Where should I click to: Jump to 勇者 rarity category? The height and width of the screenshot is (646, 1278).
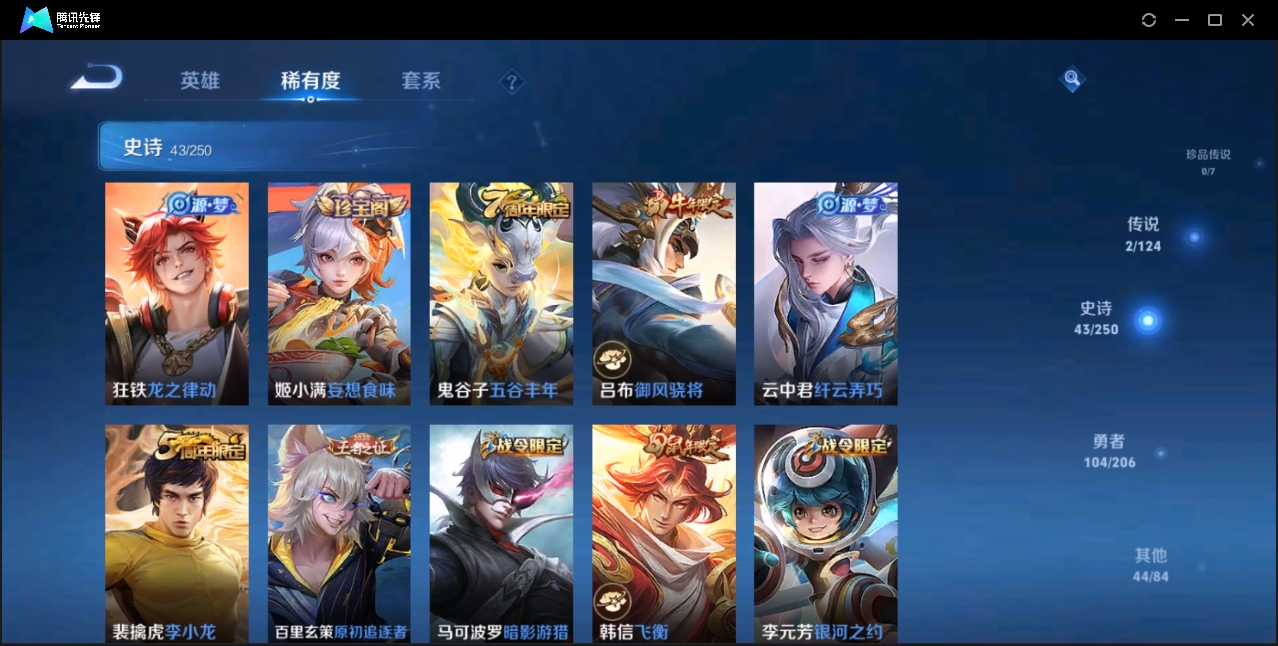point(1110,451)
